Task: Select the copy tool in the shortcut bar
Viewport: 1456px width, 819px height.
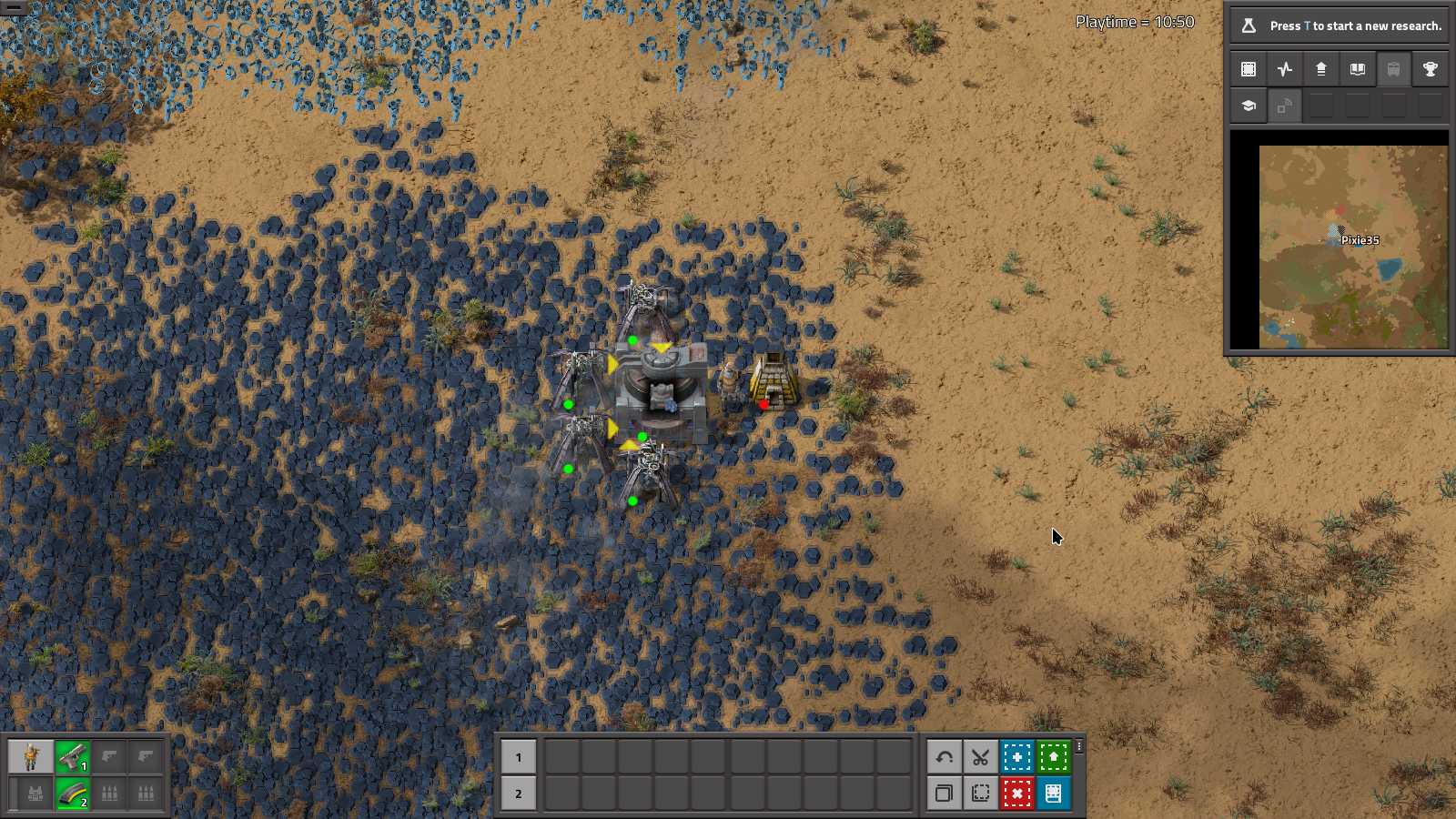Action: tap(944, 793)
